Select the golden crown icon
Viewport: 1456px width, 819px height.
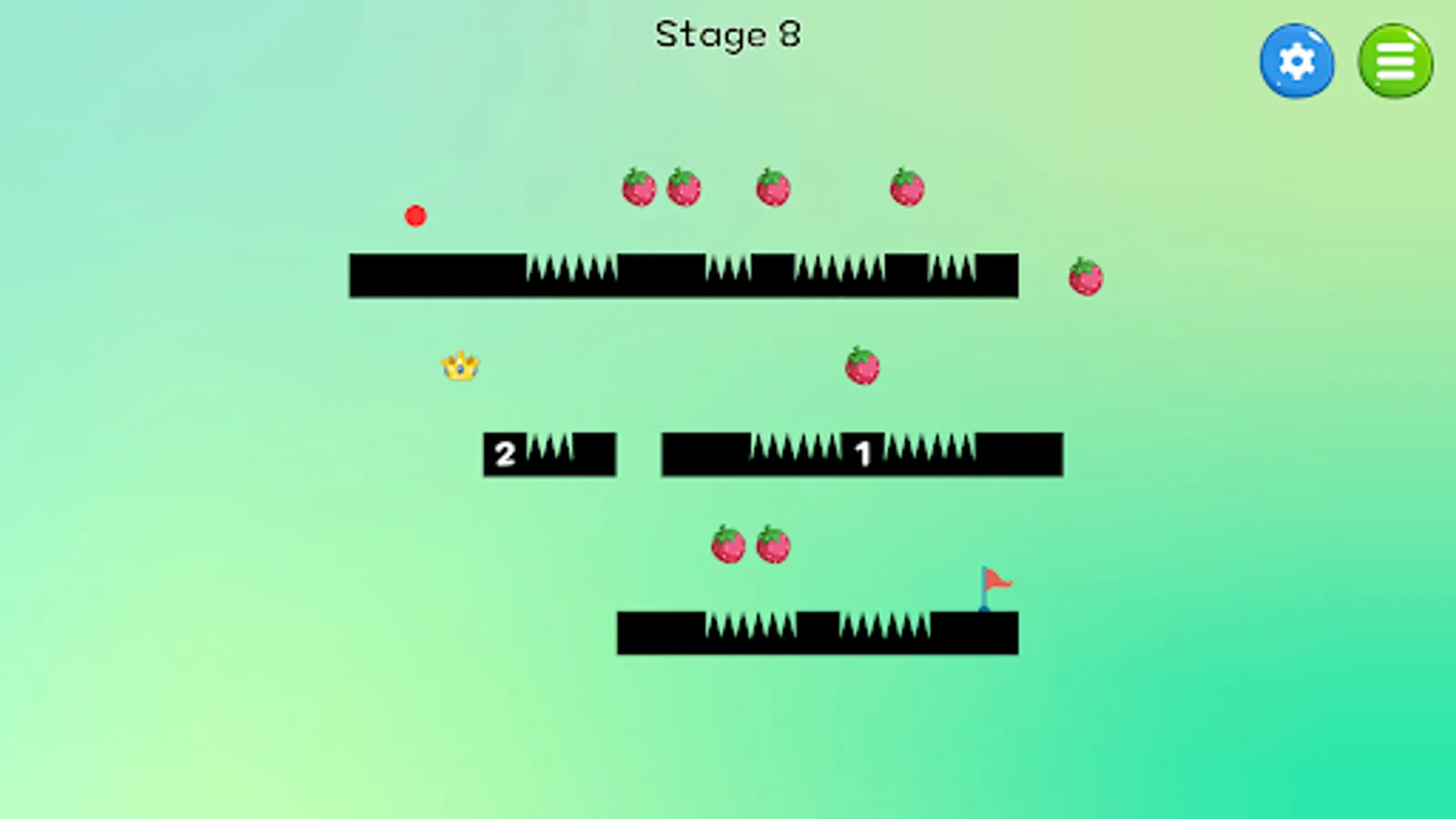pyautogui.click(x=460, y=365)
